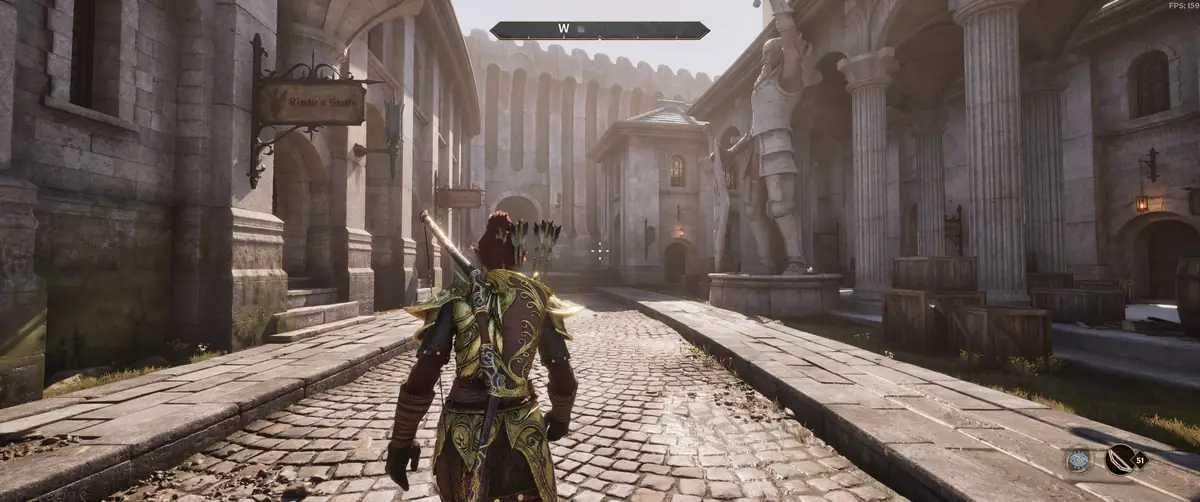
Task: Select the blue eye spell icon
Action: click(x=1078, y=460)
